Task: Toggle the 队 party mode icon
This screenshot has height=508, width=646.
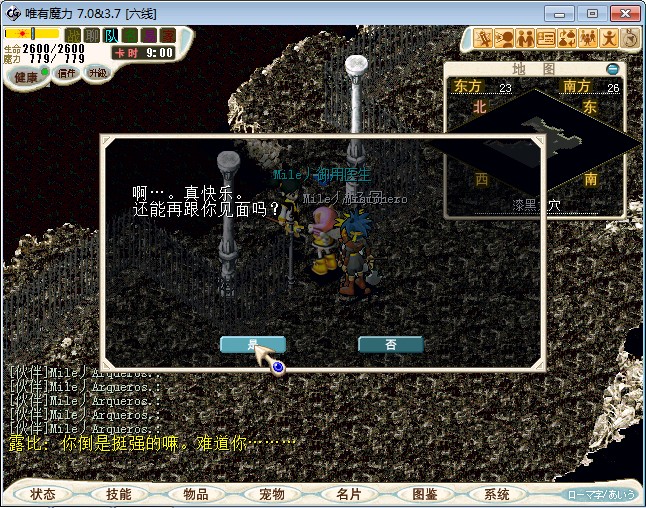Action: 111,35
